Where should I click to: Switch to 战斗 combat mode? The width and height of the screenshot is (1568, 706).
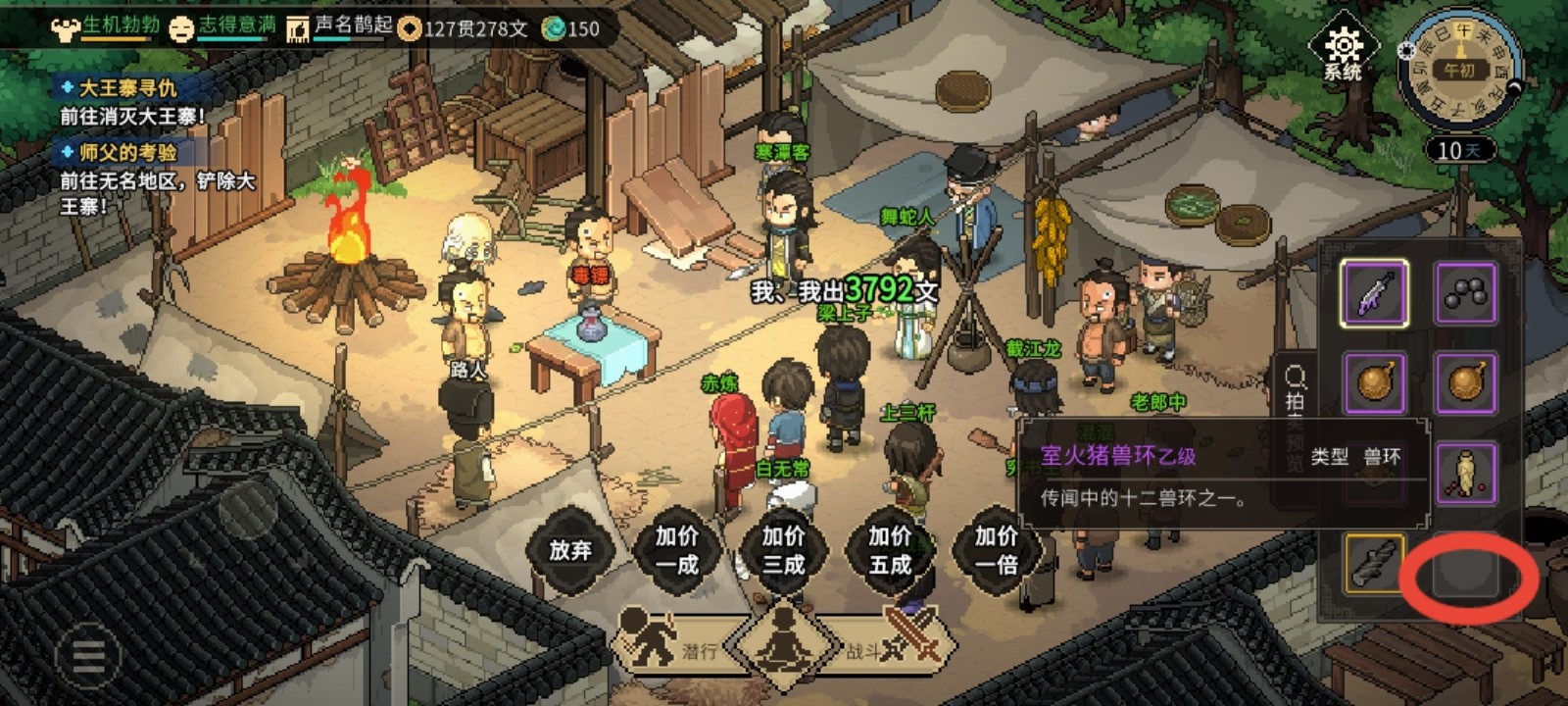click(887, 645)
